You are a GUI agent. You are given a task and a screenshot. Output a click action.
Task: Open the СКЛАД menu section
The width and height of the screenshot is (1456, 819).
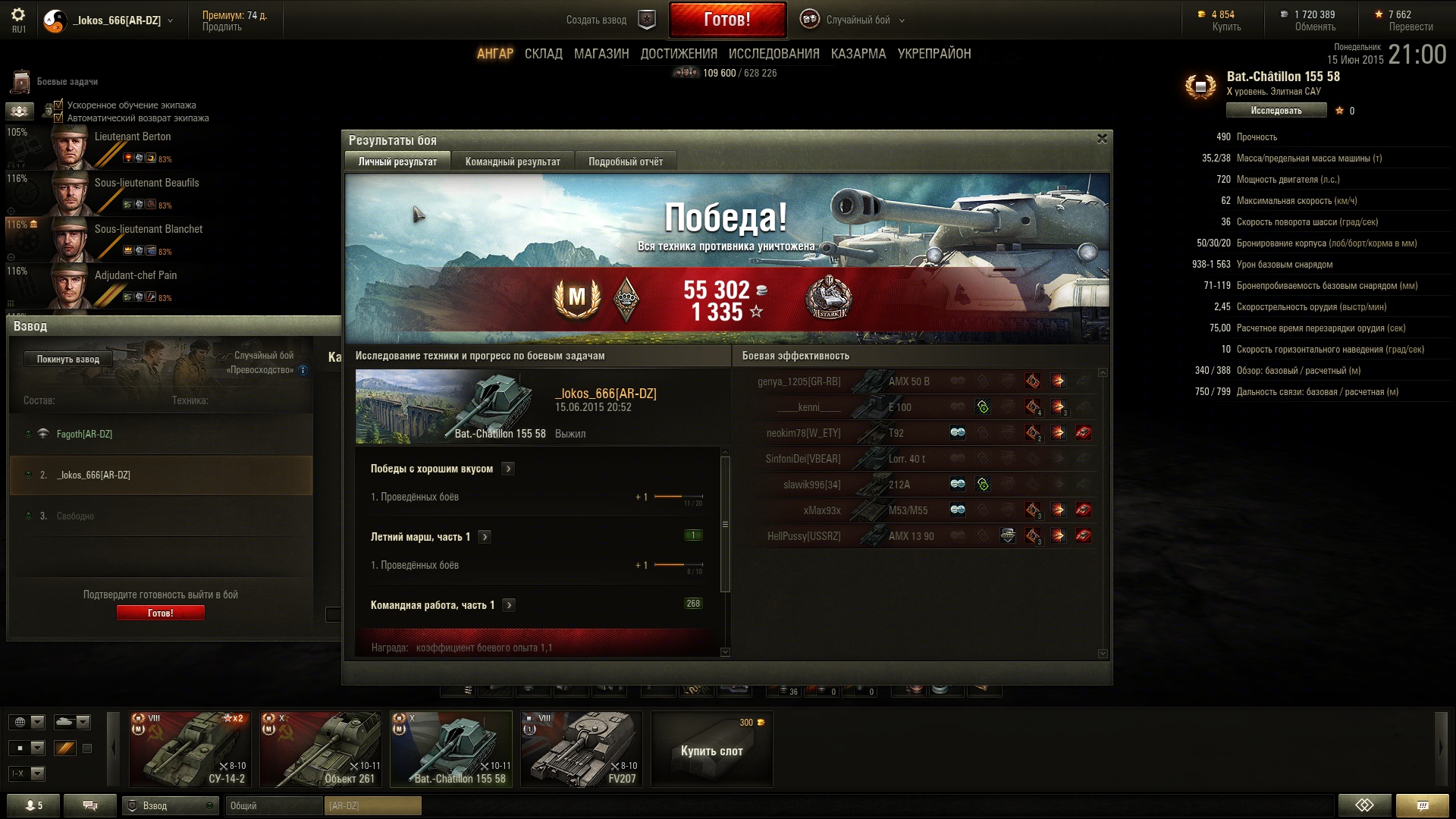click(x=544, y=54)
